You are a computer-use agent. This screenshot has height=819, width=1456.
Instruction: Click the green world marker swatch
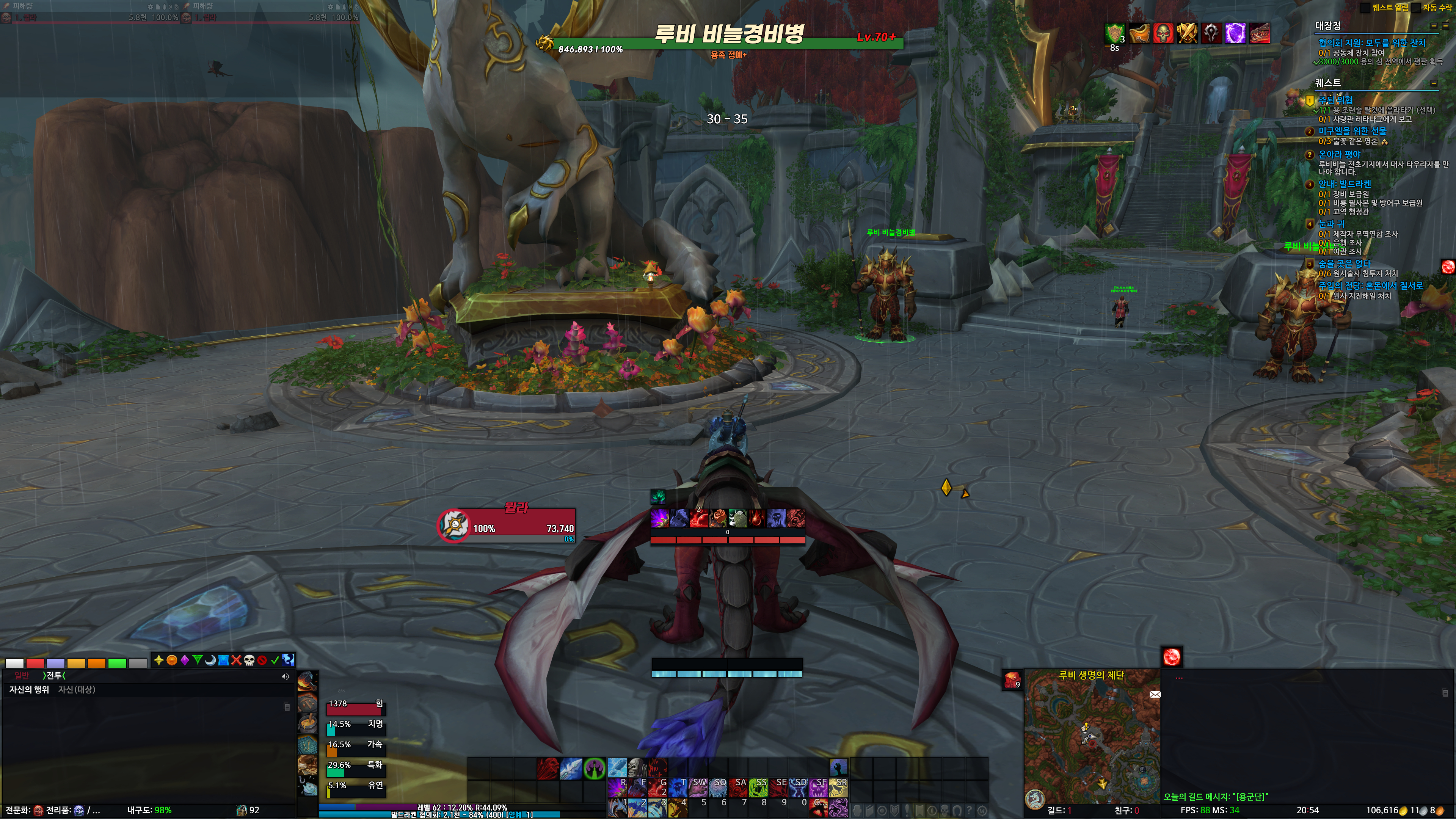click(117, 663)
